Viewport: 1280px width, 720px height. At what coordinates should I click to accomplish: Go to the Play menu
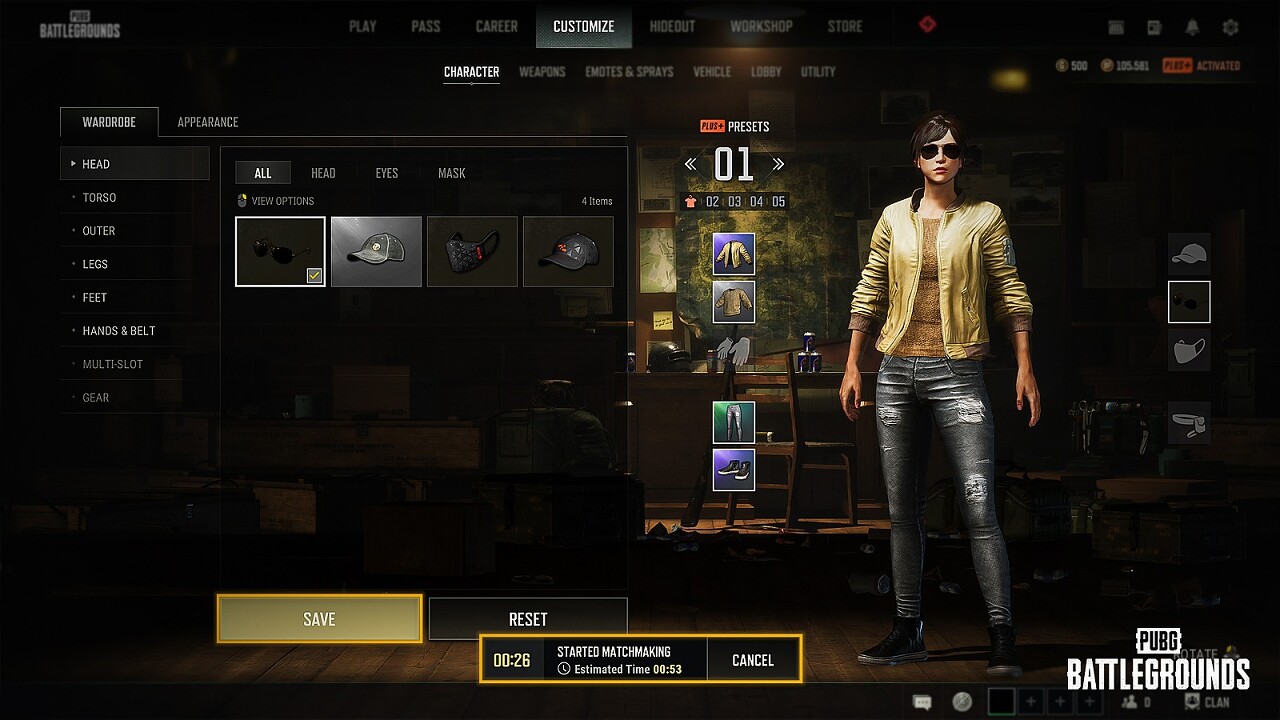[362, 27]
